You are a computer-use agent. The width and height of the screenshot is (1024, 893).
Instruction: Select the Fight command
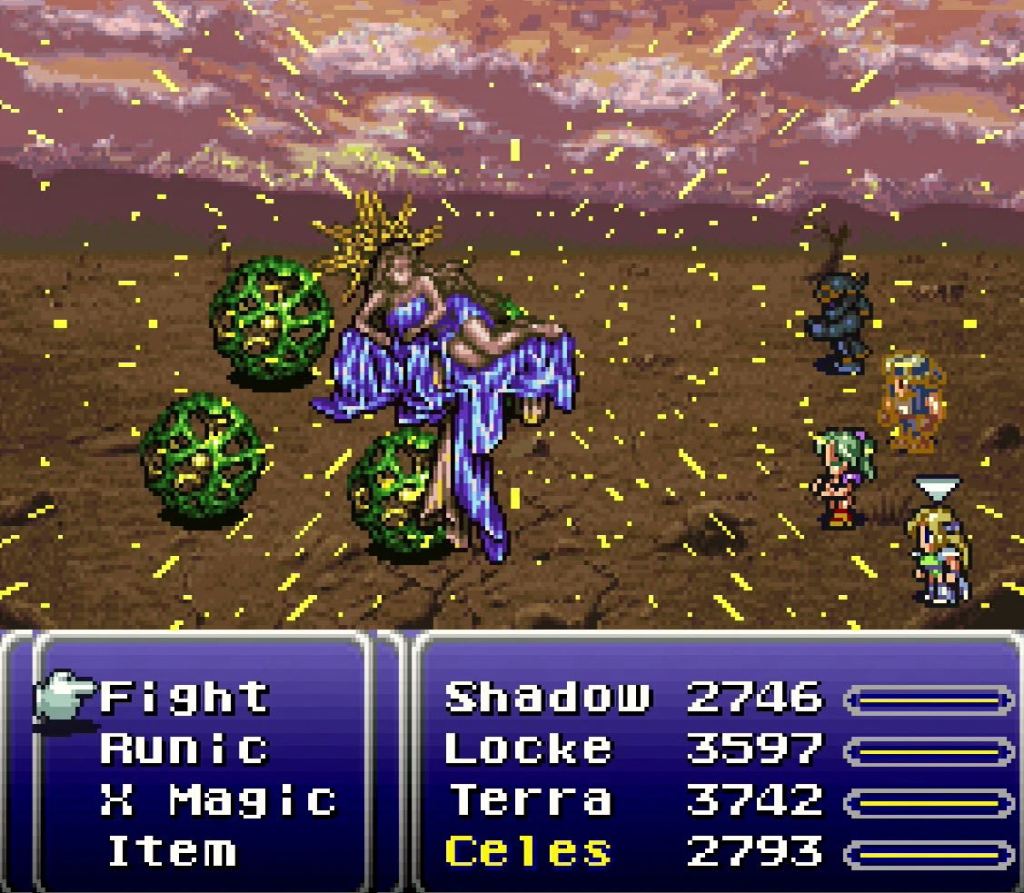(185, 697)
